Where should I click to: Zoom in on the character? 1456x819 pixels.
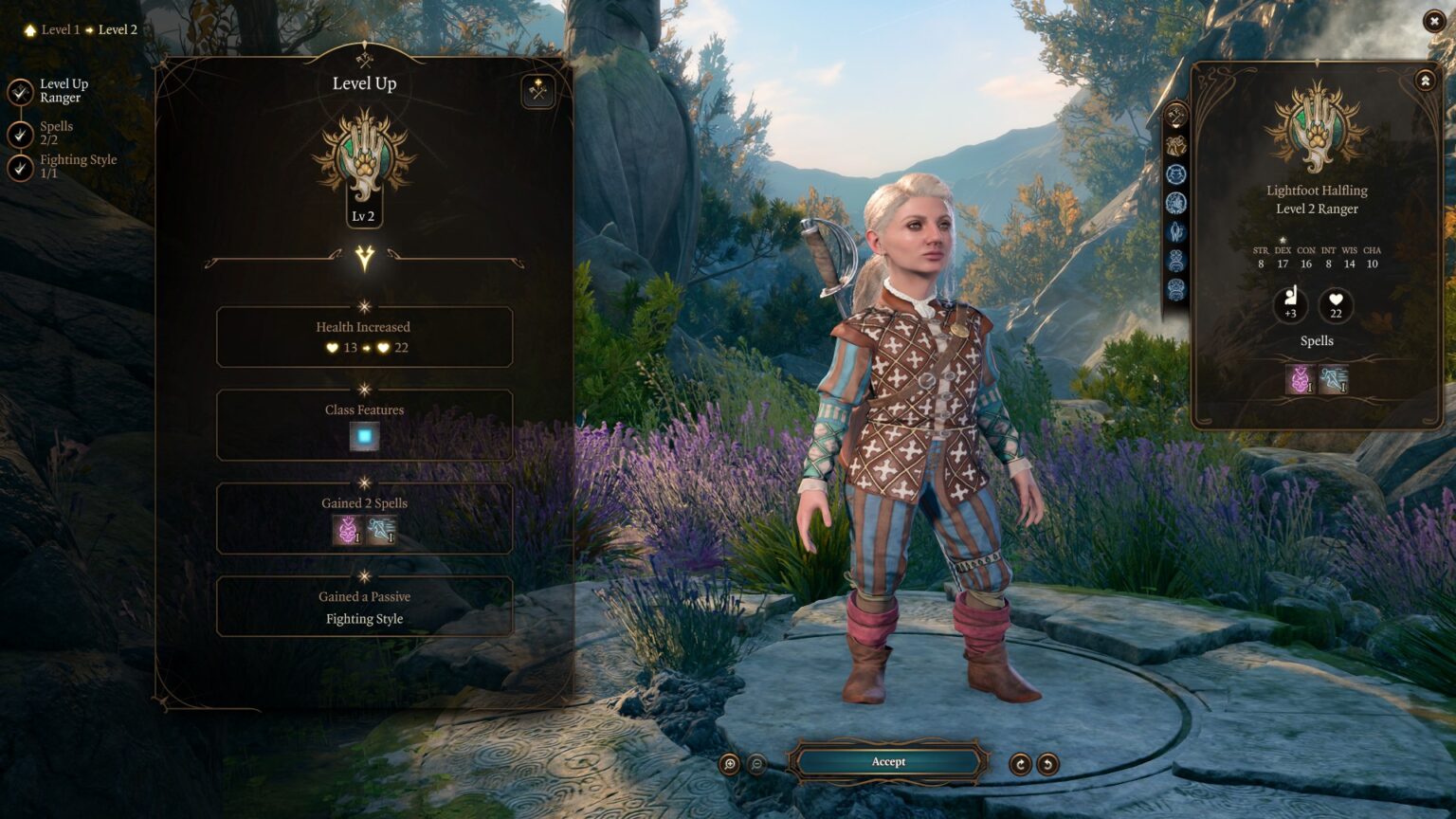tap(730, 764)
